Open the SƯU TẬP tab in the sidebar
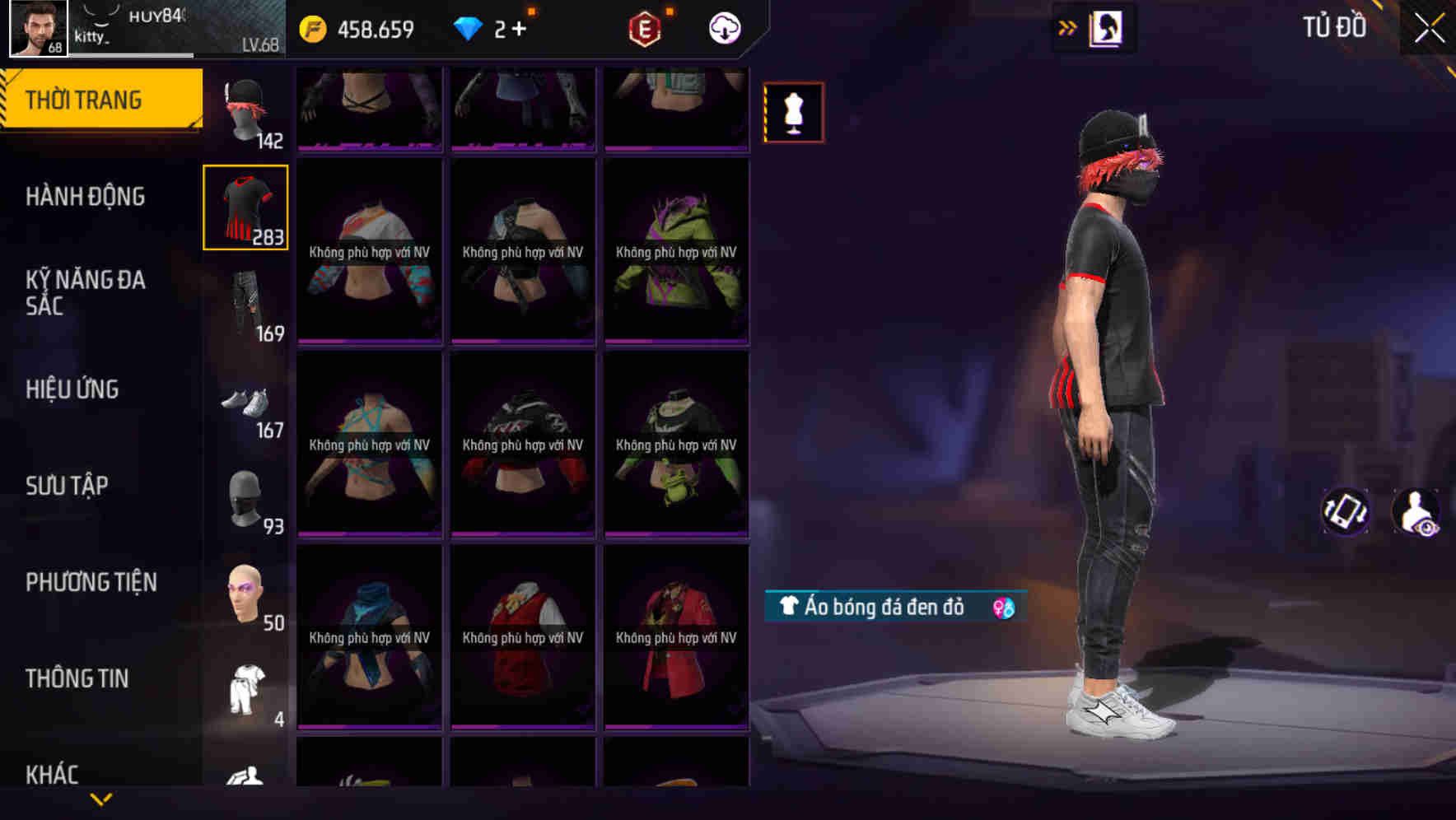This screenshot has width=1456, height=820. click(x=68, y=486)
